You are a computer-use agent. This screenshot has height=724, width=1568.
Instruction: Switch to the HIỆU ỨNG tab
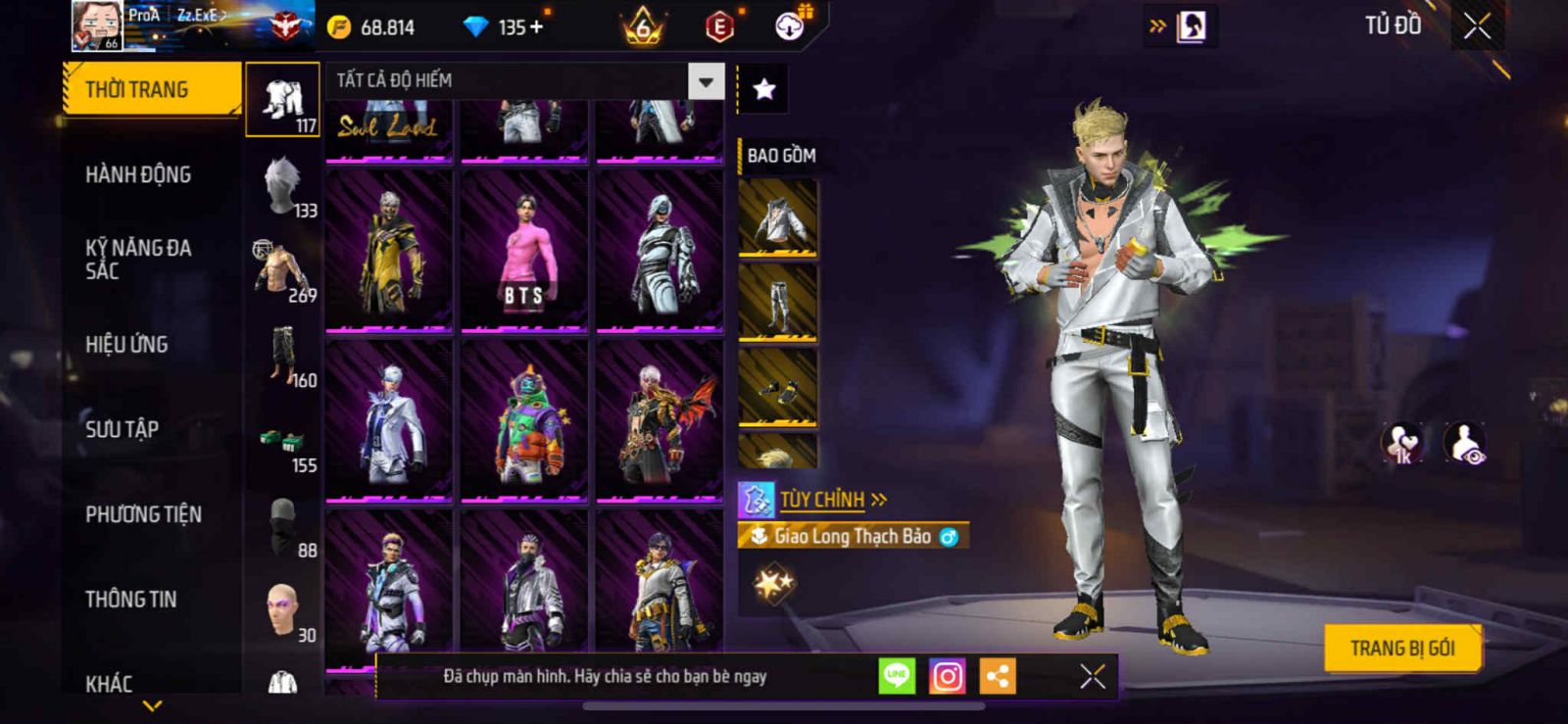tap(126, 345)
